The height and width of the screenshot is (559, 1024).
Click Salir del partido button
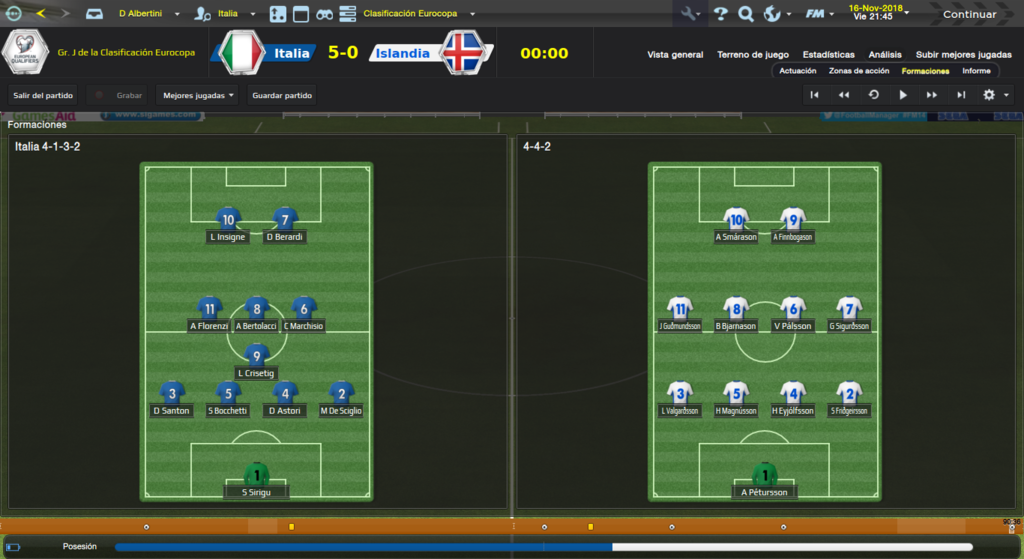pyautogui.click(x=43, y=96)
